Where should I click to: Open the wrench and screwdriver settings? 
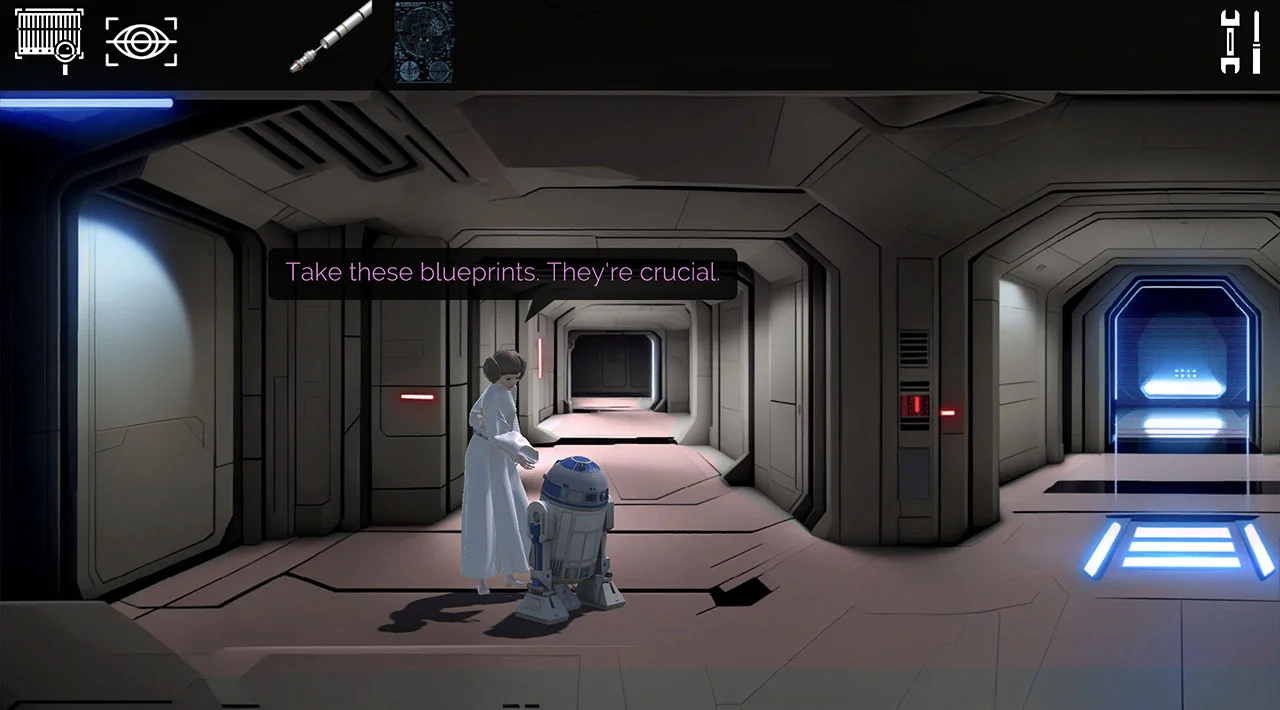[1240, 41]
